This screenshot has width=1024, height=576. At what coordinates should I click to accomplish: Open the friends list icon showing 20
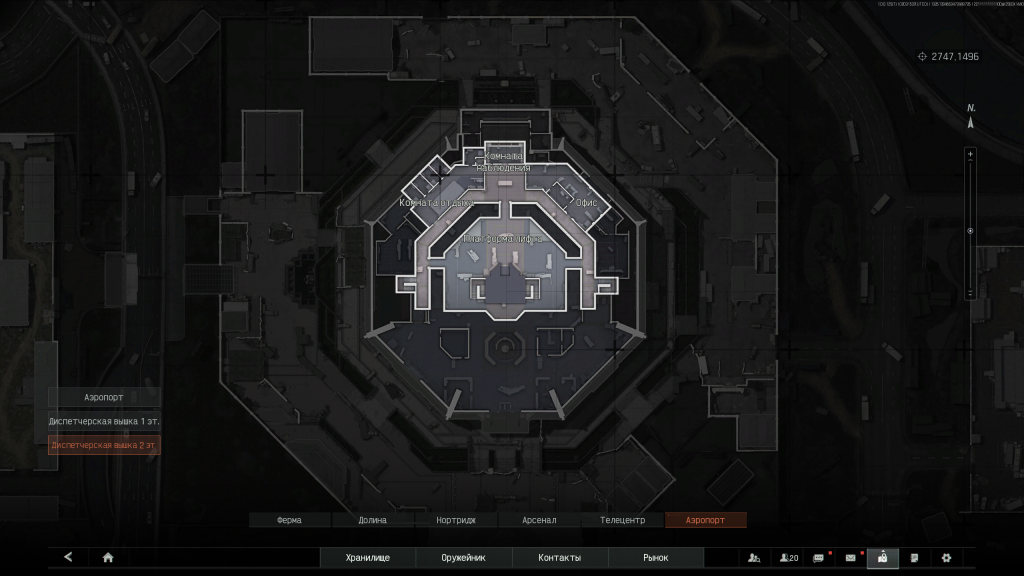click(x=789, y=557)
